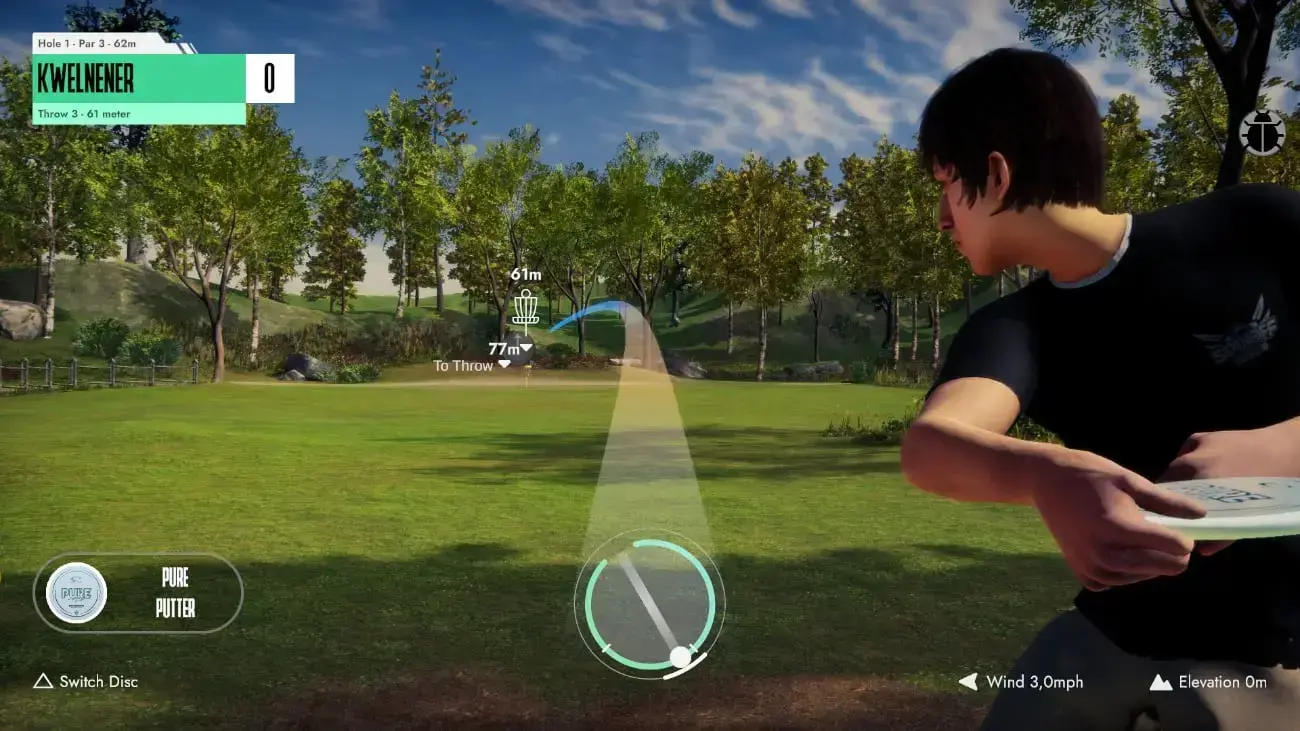The height and width of the screenshot is (731, 1300).
Task: Click the wind direction arrow icon
Action: (x=966, y=682)
